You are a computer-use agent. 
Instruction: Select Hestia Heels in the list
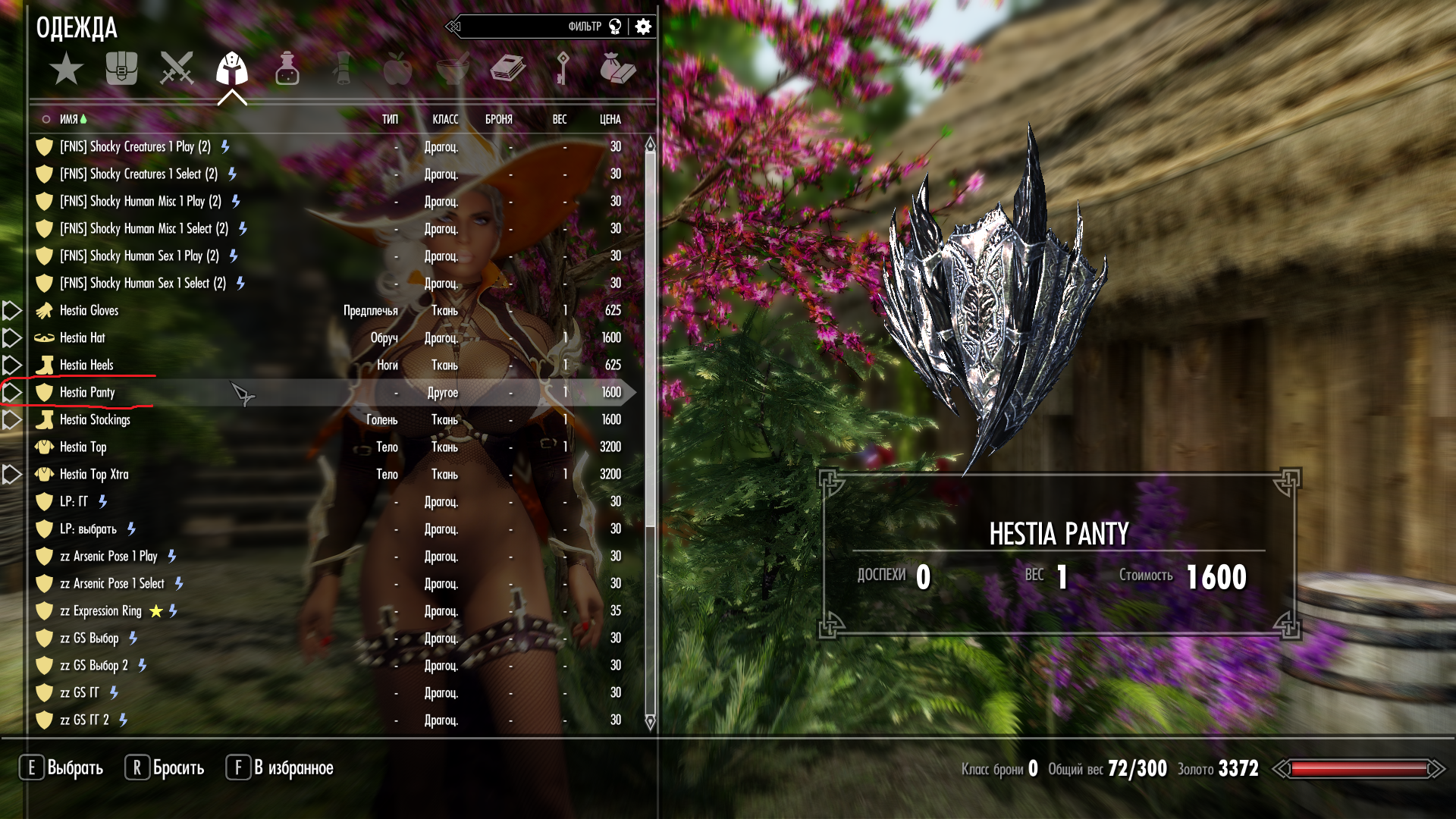pos(86,365)
